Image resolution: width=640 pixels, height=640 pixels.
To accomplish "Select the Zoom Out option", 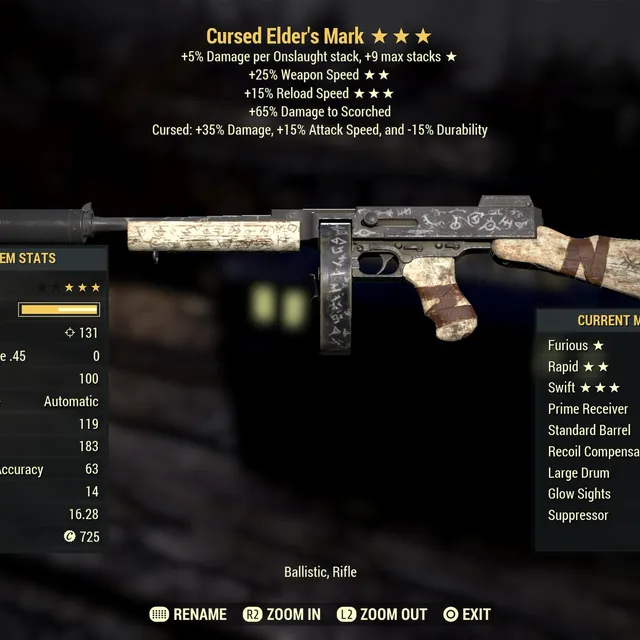I will pyautogui.click(x=392, y=614).
